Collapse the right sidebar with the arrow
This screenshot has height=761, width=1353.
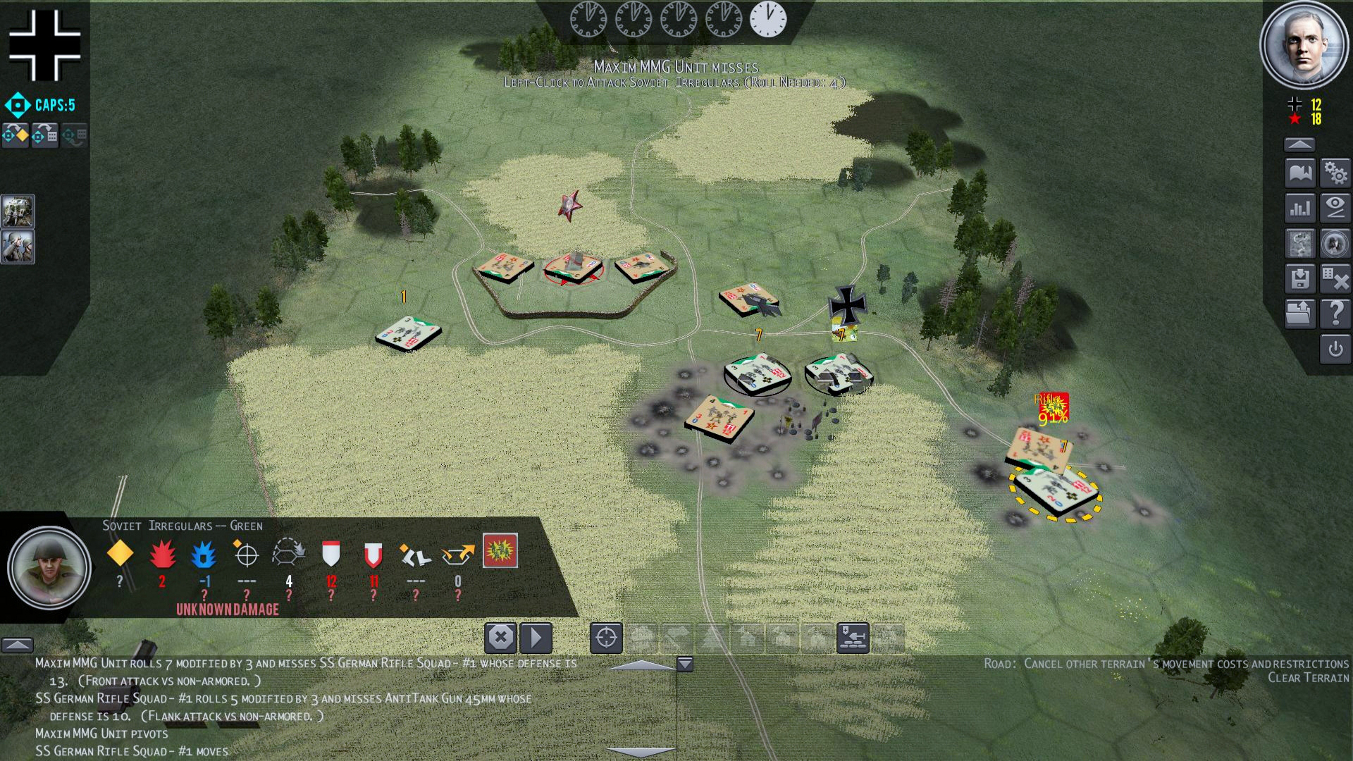pos(1299,143)
